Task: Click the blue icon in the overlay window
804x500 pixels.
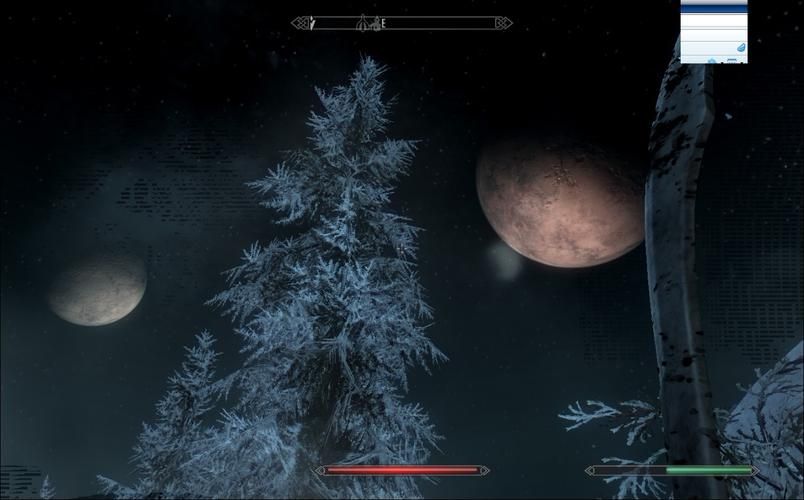Action: 740,48
